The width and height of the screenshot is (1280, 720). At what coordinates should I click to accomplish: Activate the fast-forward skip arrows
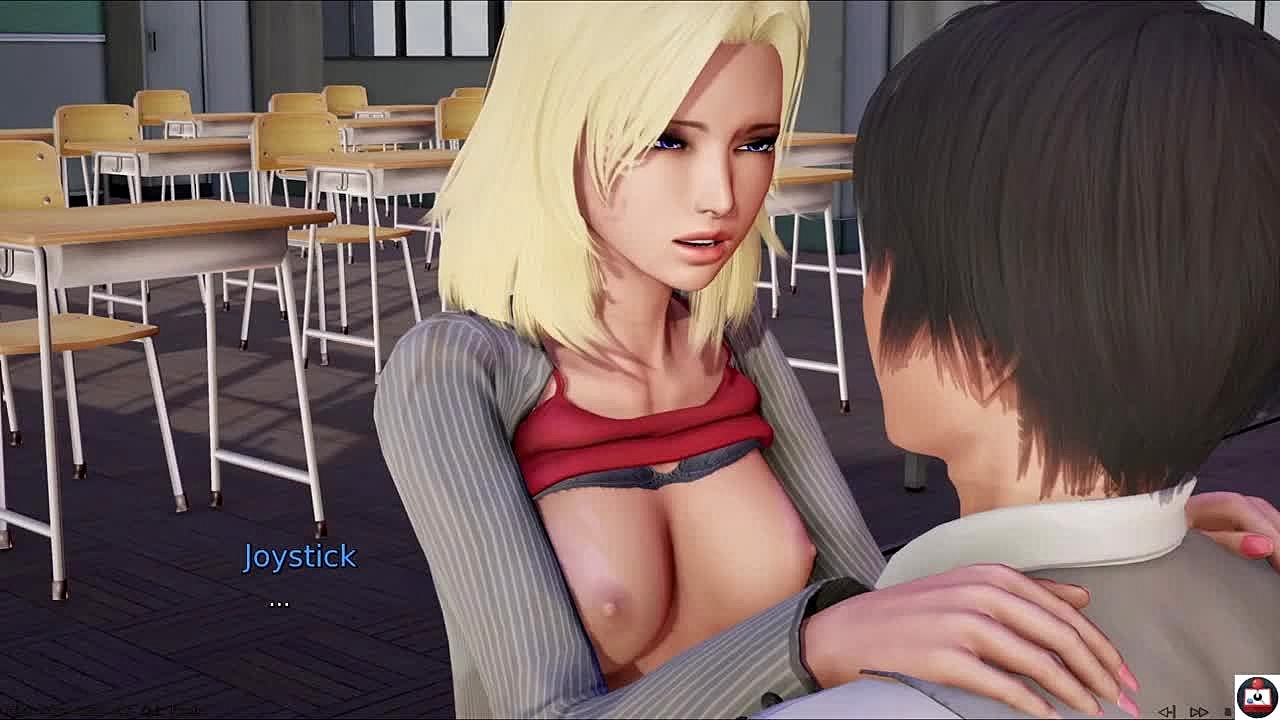click(1199, 711)
